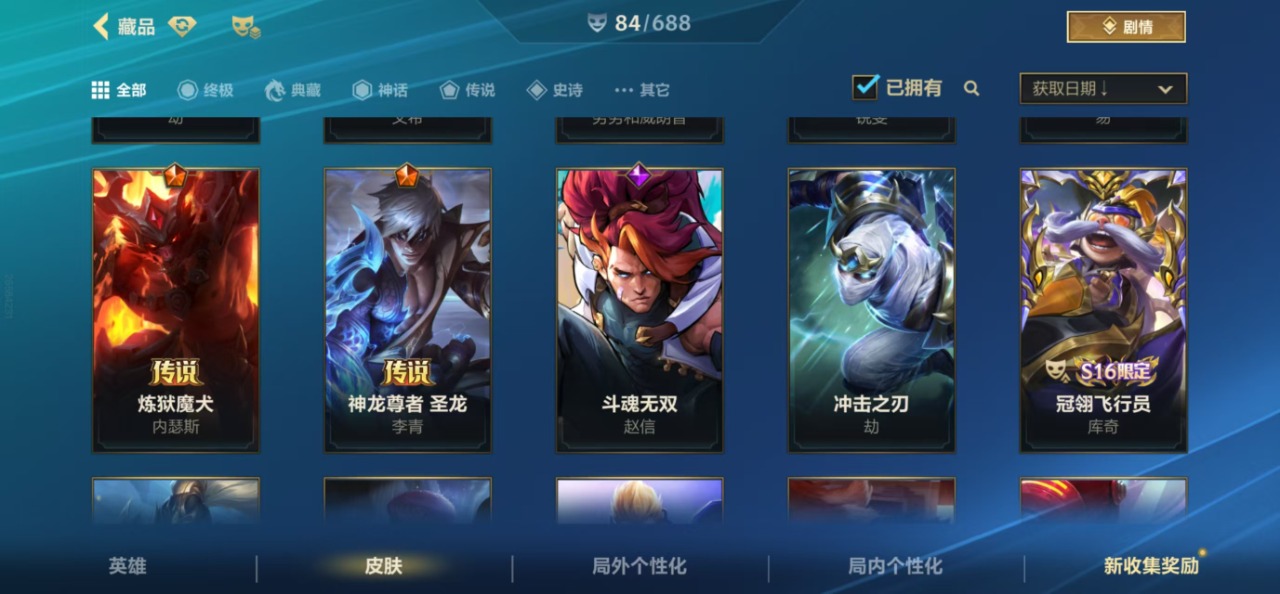
Task: Filter skins by 史诗 rarity
Action: (x=555, y=90)
